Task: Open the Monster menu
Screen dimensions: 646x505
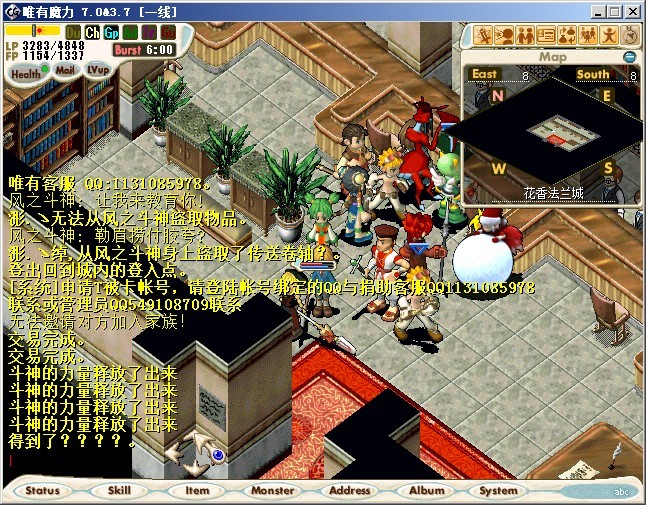Action: [x=273, y=490]
